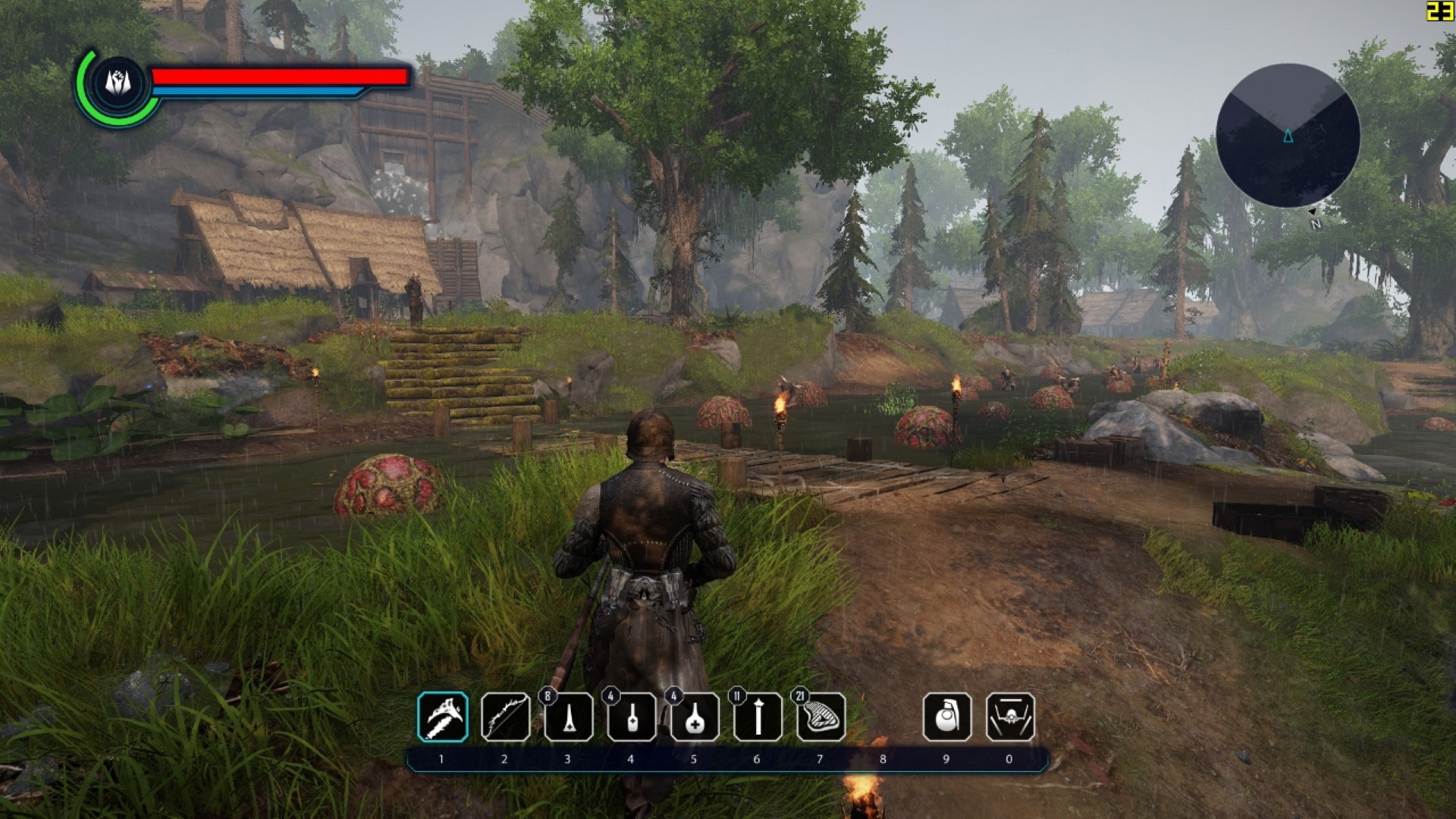This screenshot has width=1456, height=819.
Task: Select the grenade in the hotbar
Action: 946,717
